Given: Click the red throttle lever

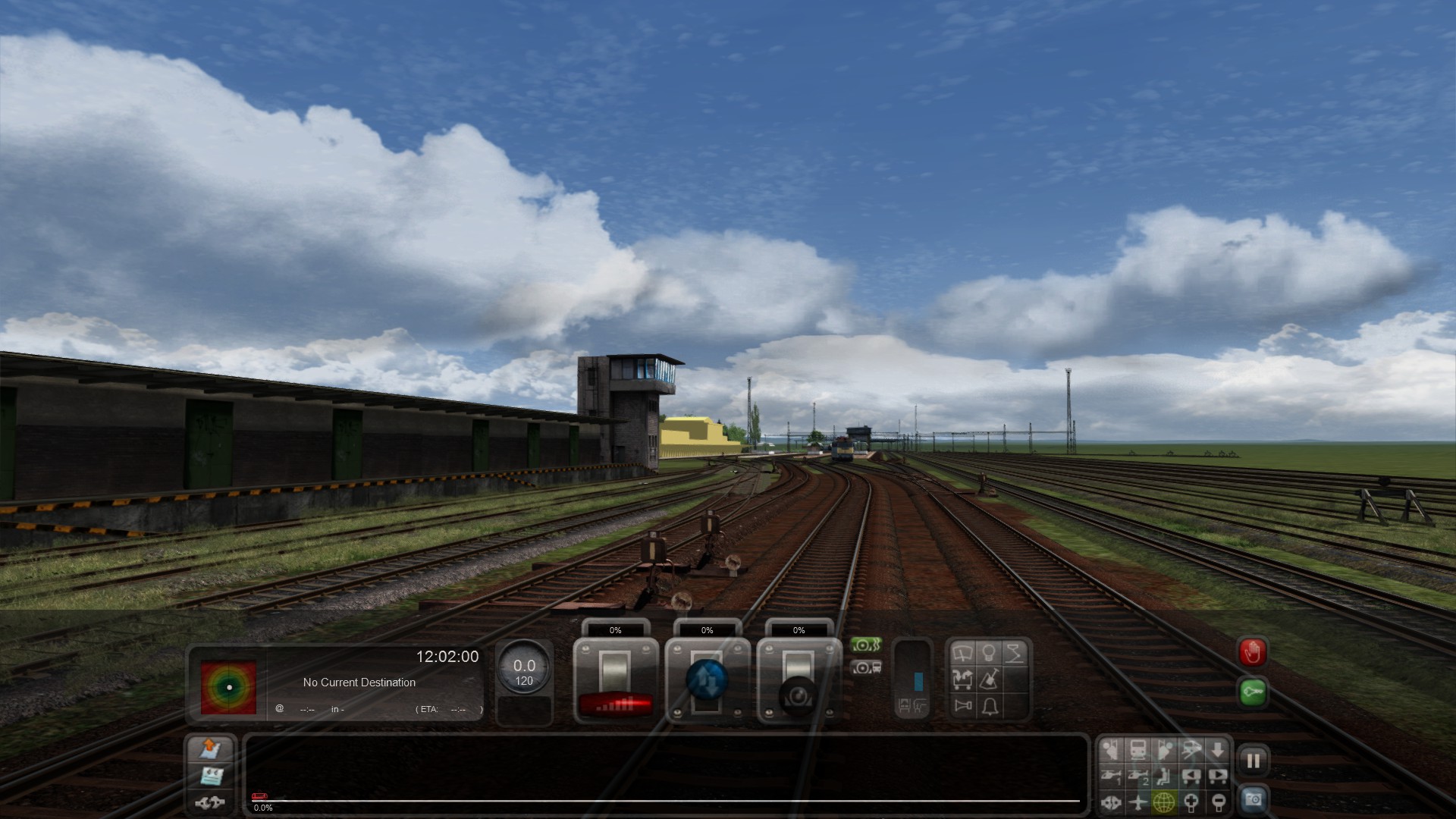Looking at the screenshot, I should click(x=615, y=704).
